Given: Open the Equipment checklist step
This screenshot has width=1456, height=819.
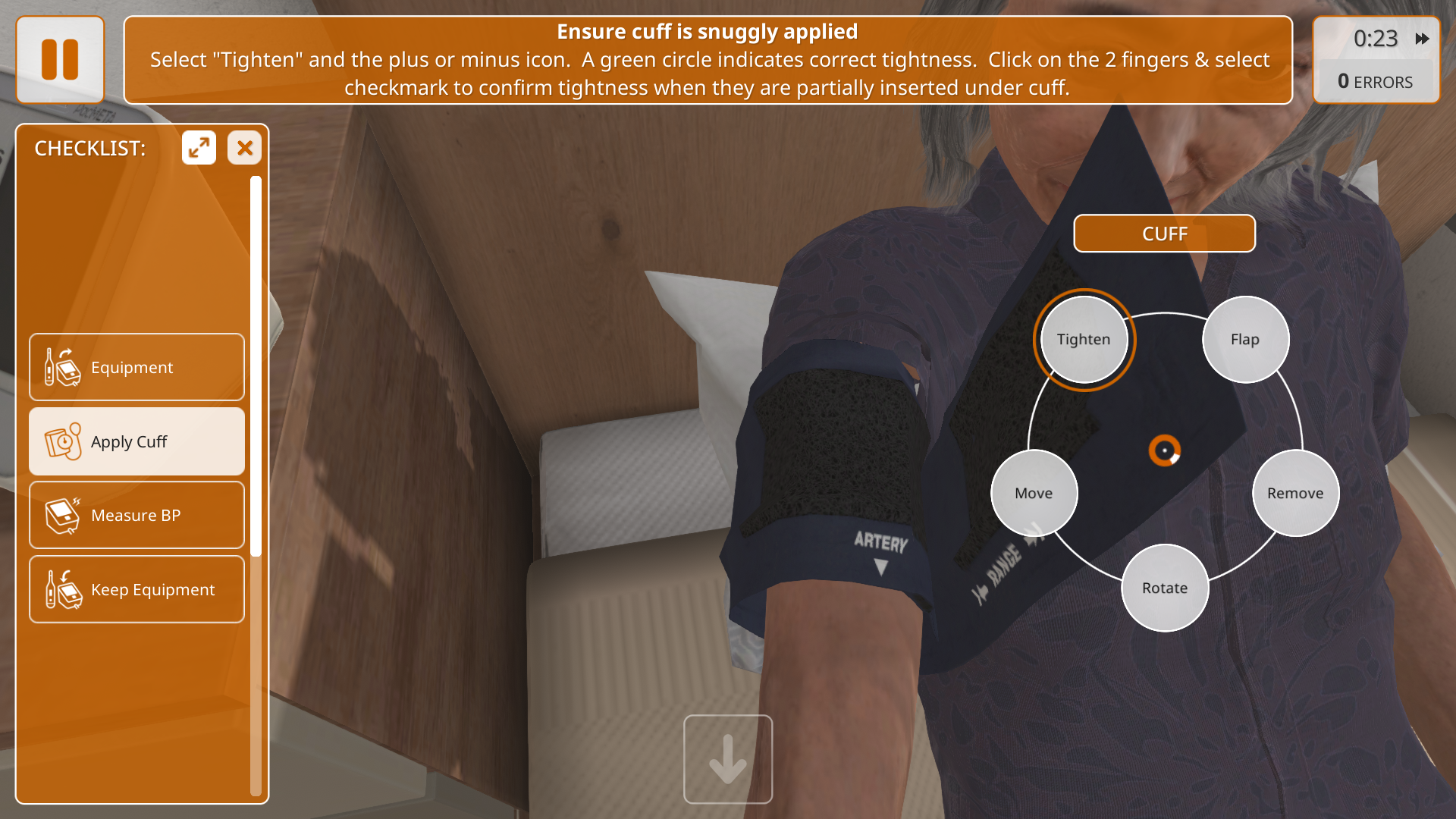Looking at the screenshot, I should tap(136, 367).
